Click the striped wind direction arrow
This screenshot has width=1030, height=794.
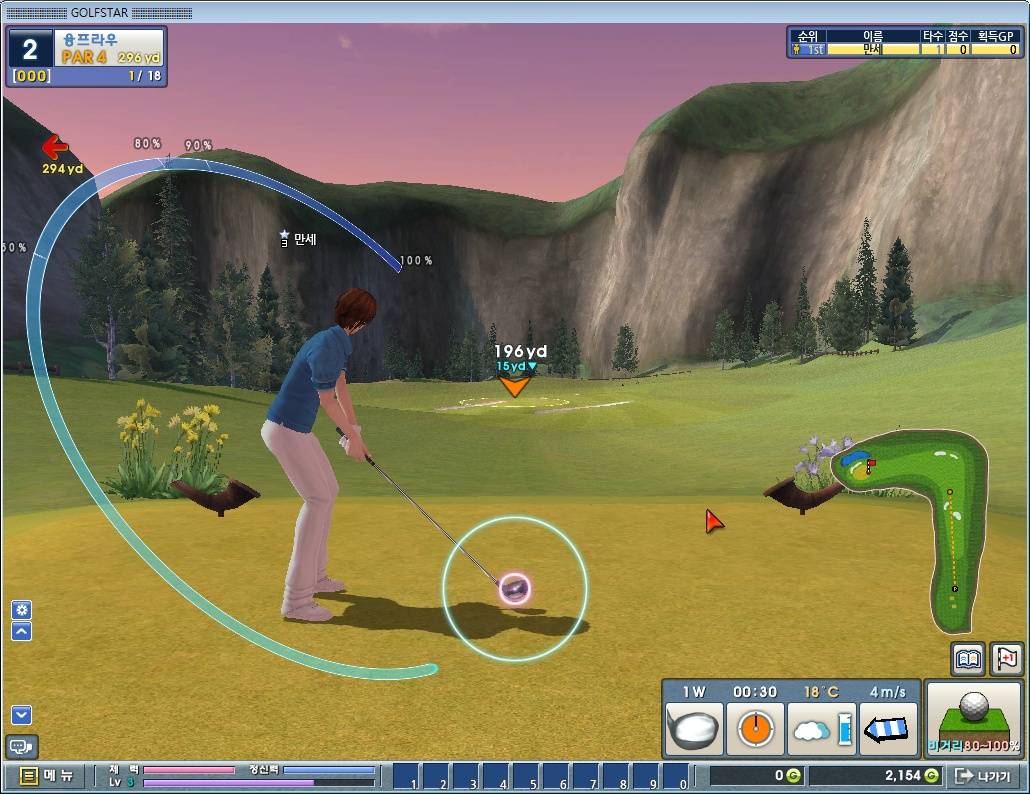889,729
